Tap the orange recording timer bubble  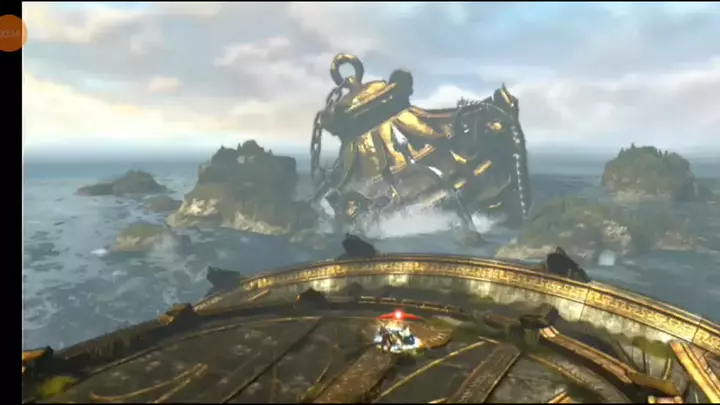tap(11, 33)
